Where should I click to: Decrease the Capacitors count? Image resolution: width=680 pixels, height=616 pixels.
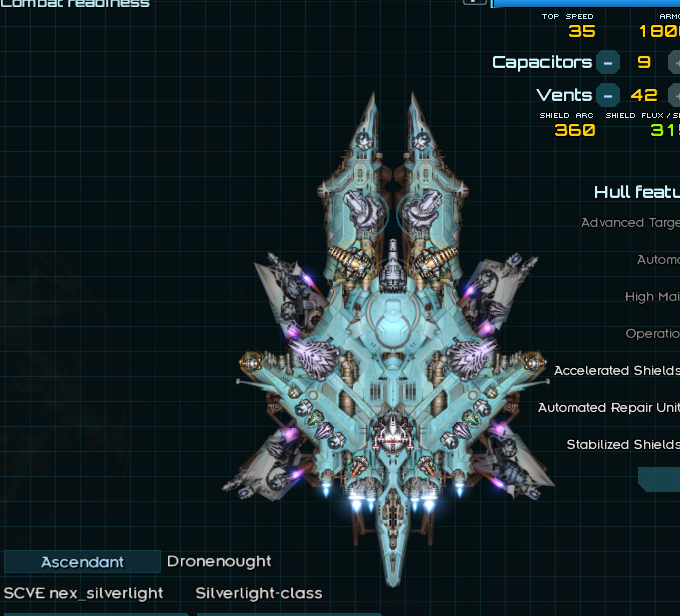(x=607, y=62)
